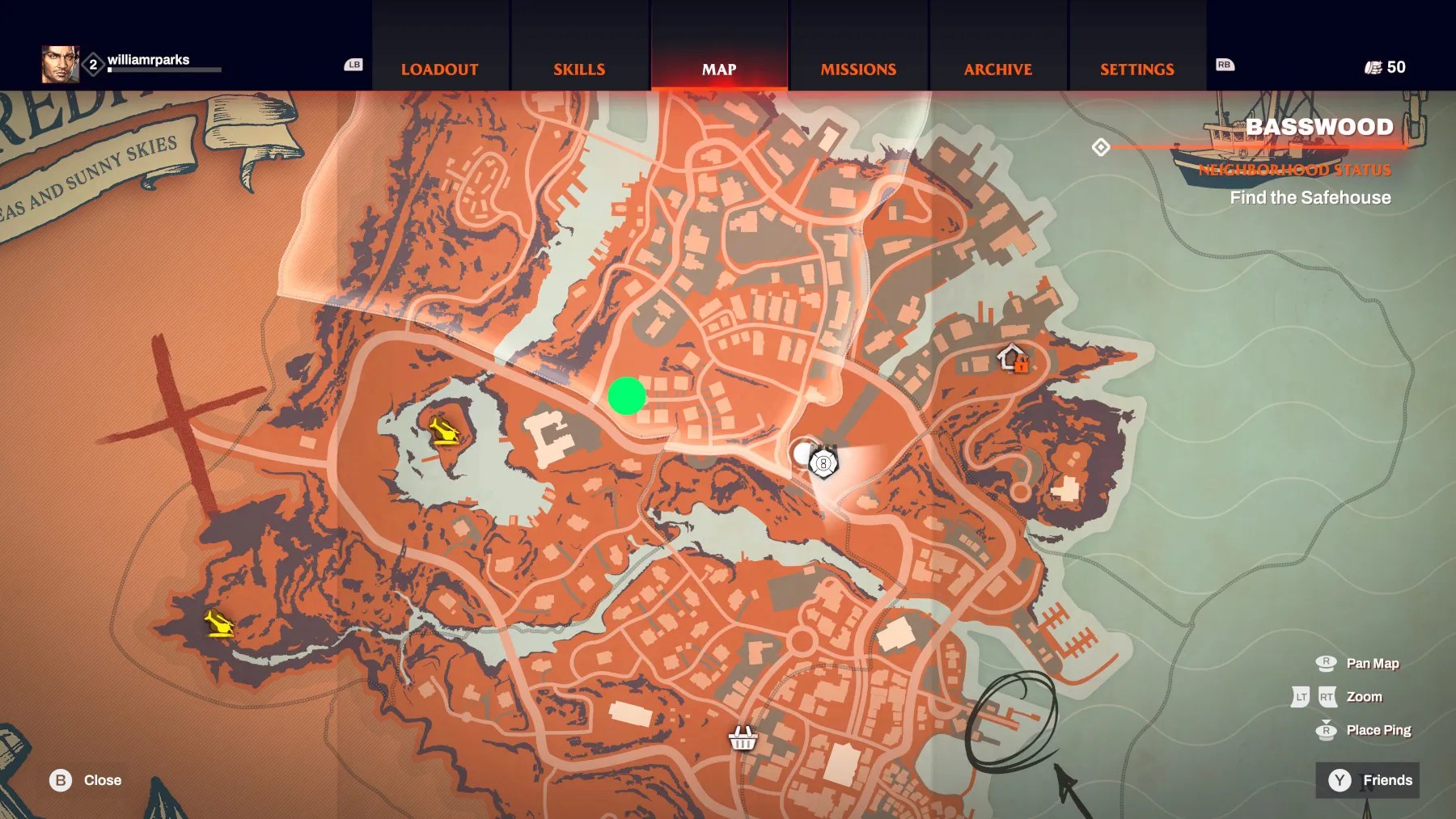
Task: Go to the Missions tab
Action: [x=858, y=70]
